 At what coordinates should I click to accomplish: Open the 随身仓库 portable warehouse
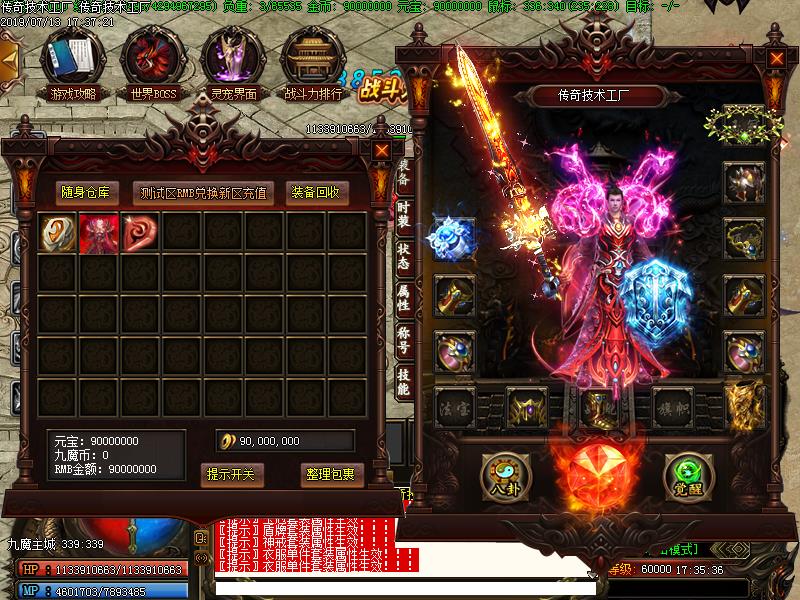(x=91, y=192)
